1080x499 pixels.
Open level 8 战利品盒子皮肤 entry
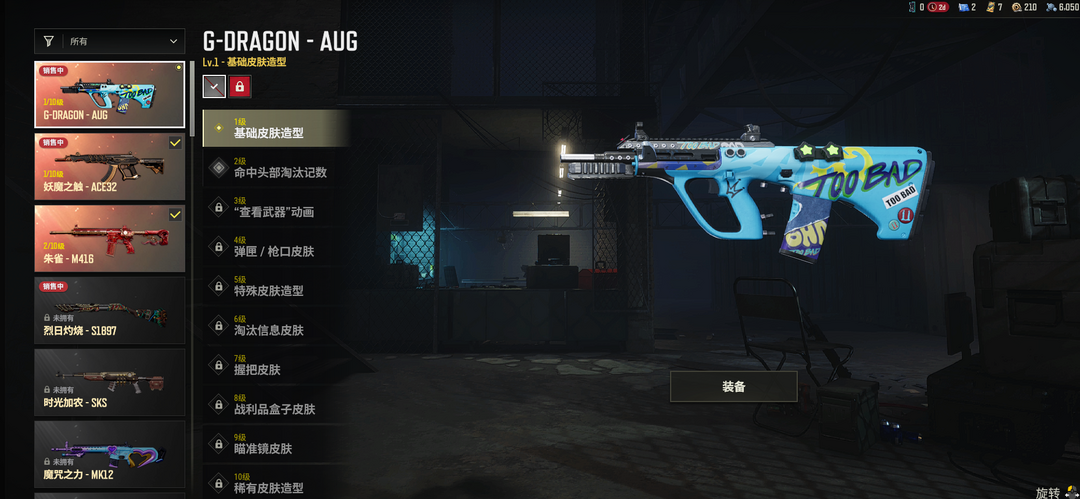tap(276, 405)
